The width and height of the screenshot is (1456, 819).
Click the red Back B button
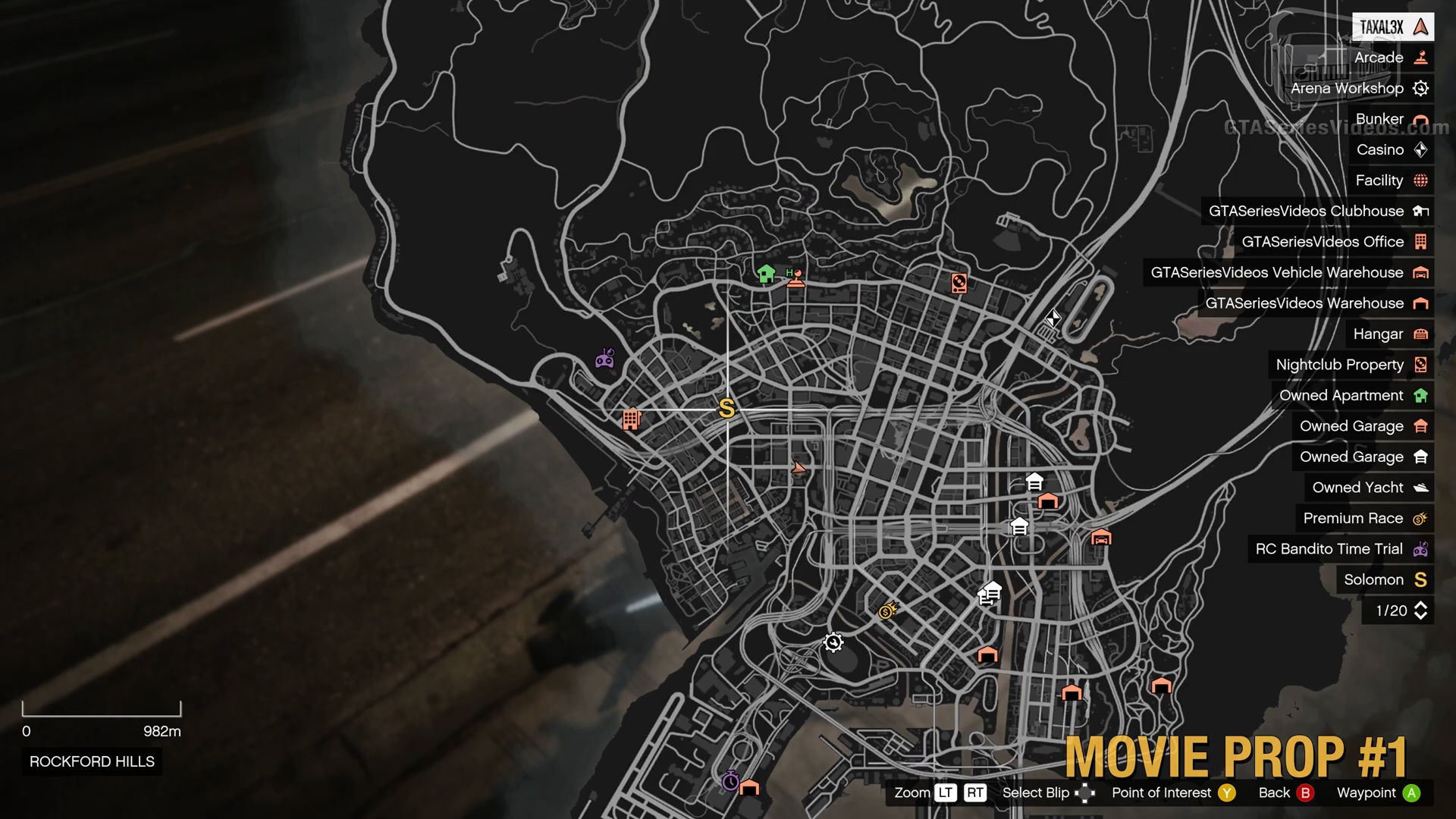tap(1306, 792)
